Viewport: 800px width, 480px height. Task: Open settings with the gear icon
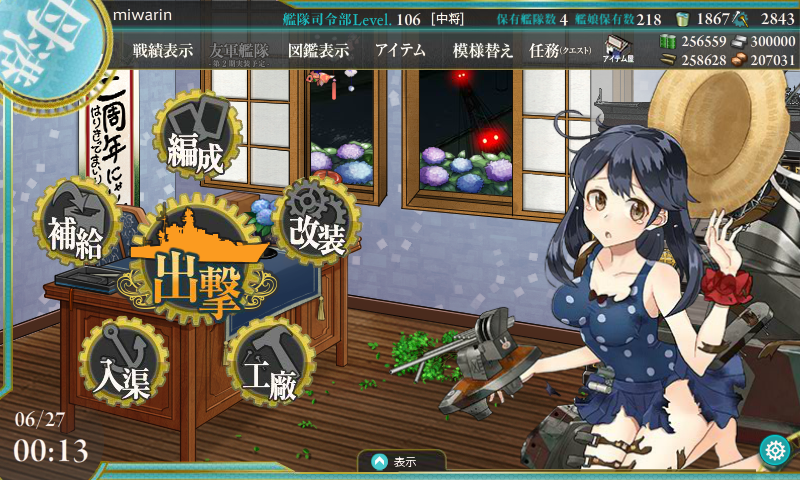(774, 451)
